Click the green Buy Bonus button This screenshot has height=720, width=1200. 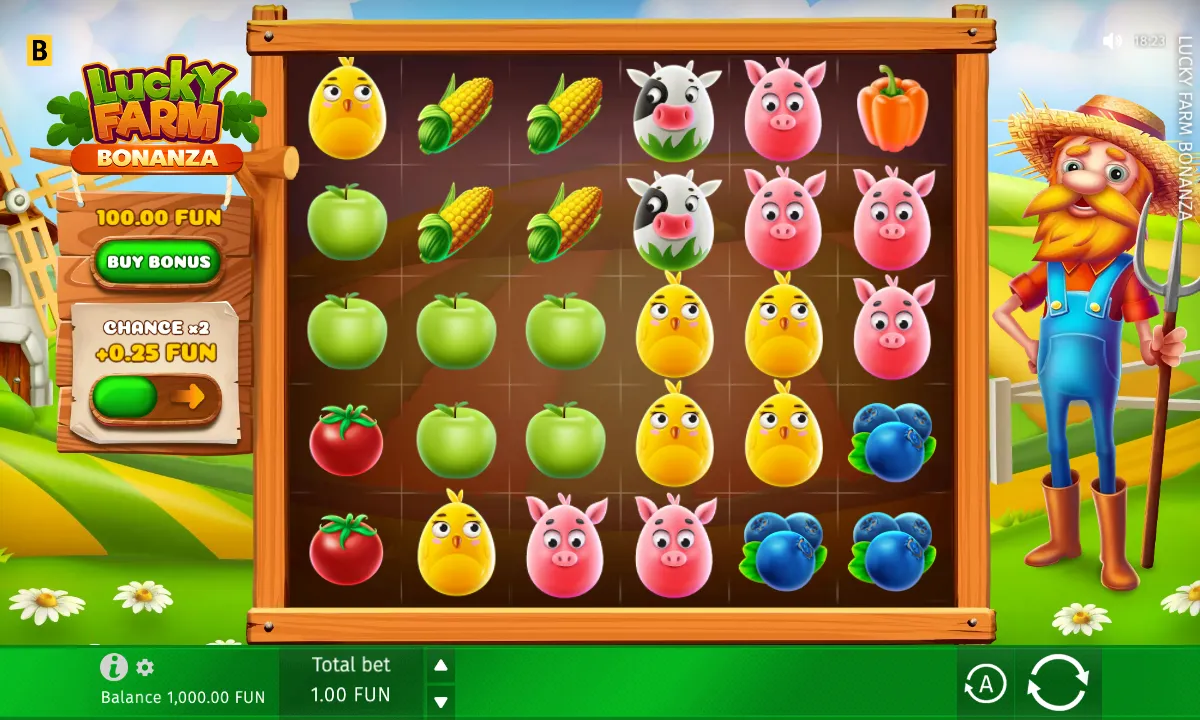click(158, 262)
